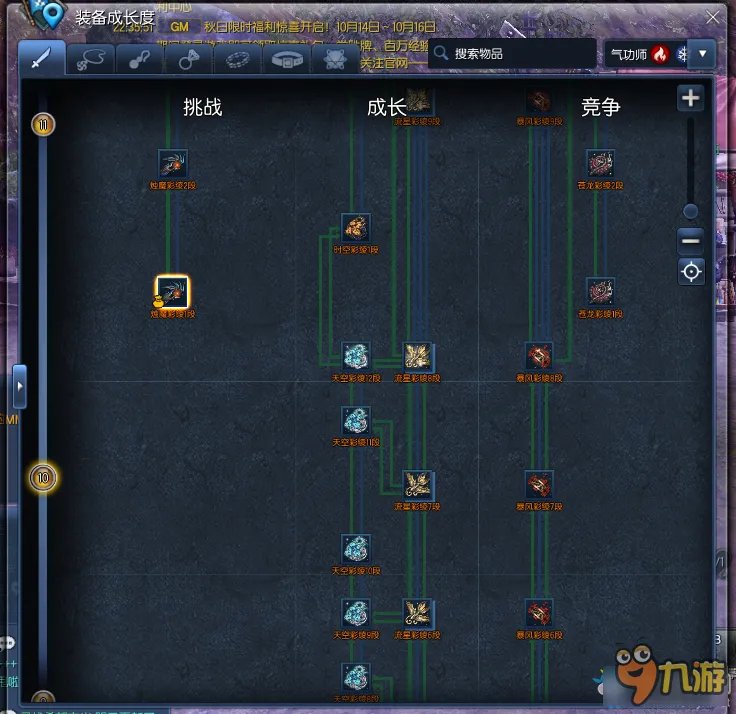This screenshot has width=736, height=714.
Task: Jump to the level 10 marker
Action: pyautogui.click(x=43, y=478)
